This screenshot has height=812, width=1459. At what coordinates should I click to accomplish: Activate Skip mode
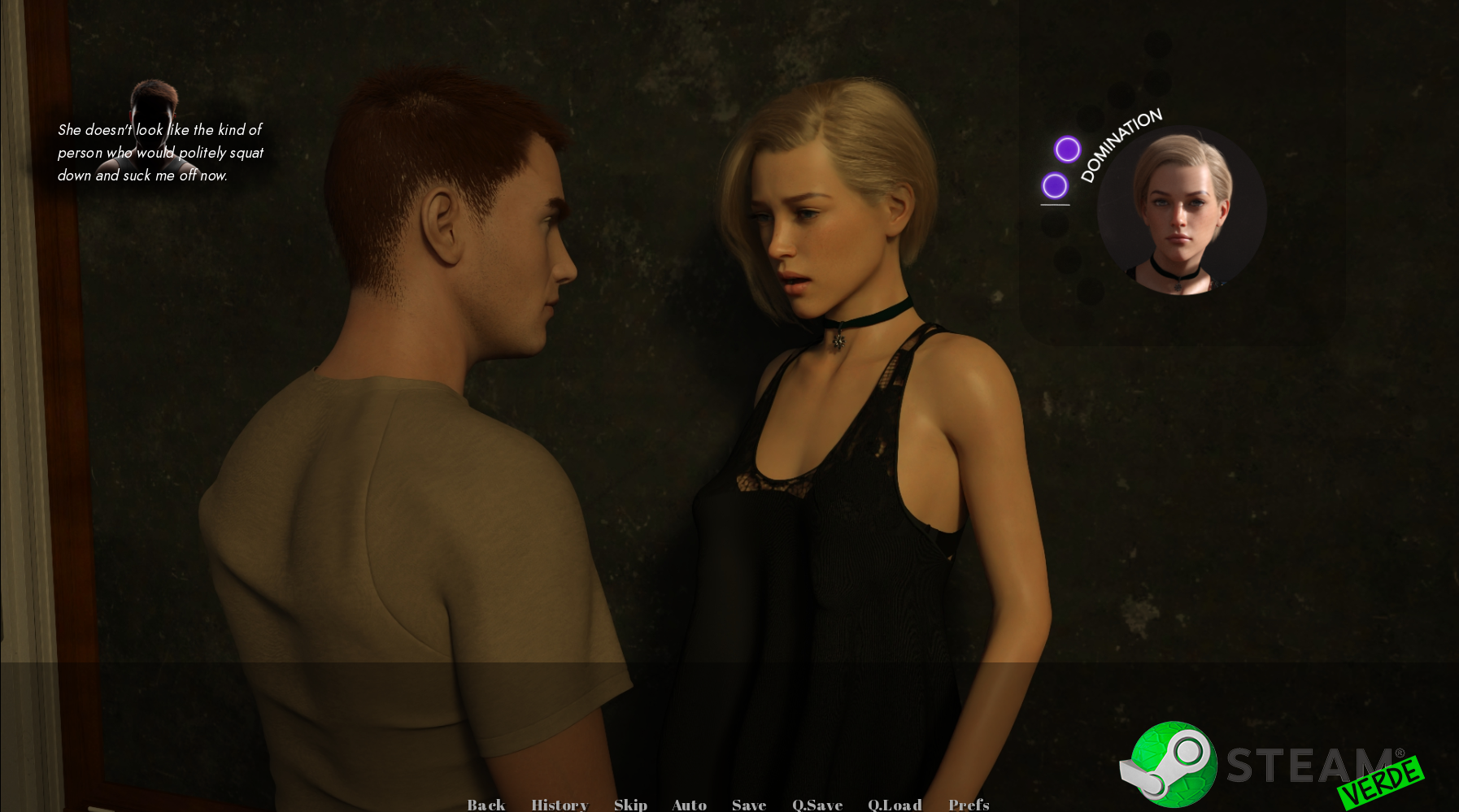click(x=630, y=804)
